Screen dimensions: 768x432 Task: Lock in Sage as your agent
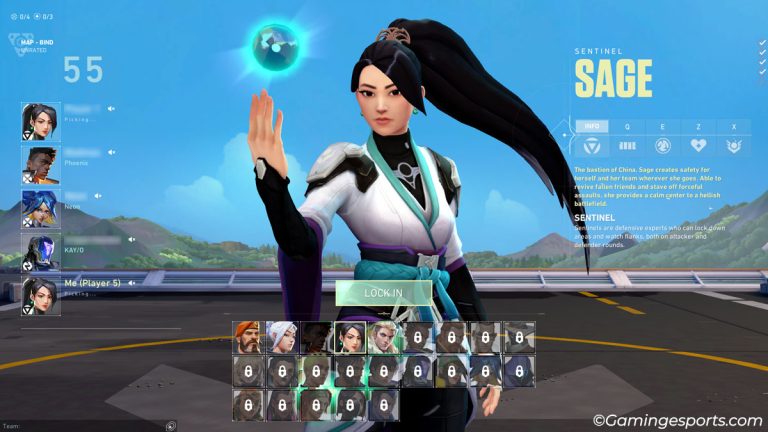[x=383, y=292]
